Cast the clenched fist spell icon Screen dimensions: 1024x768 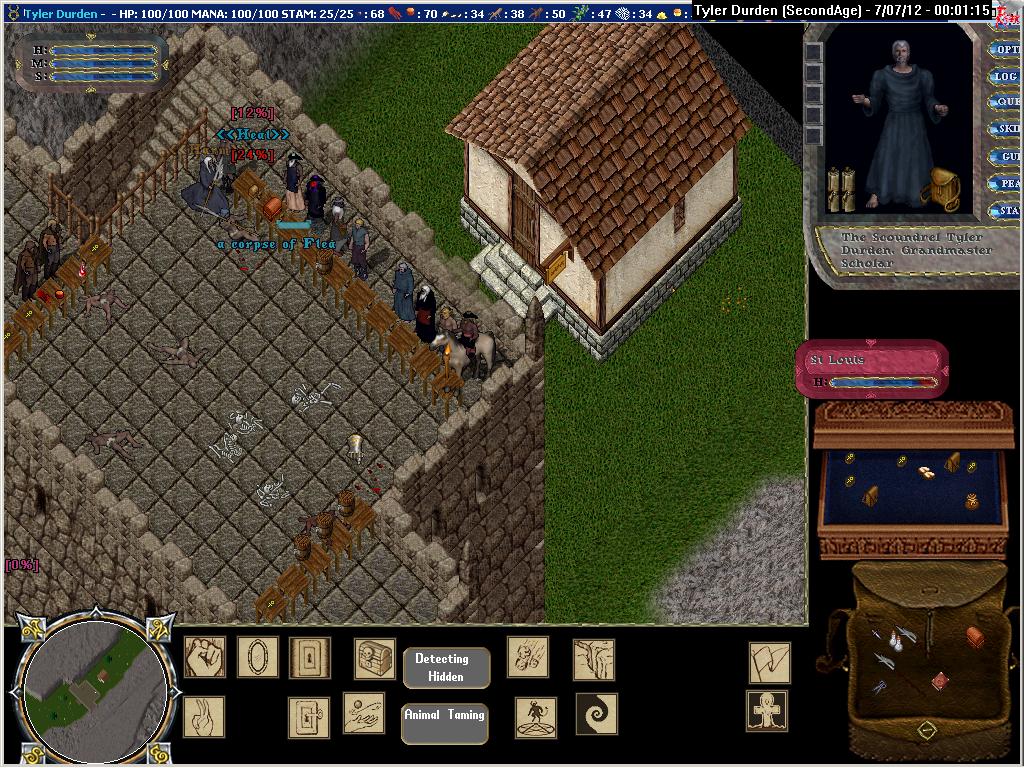(205, 657)
